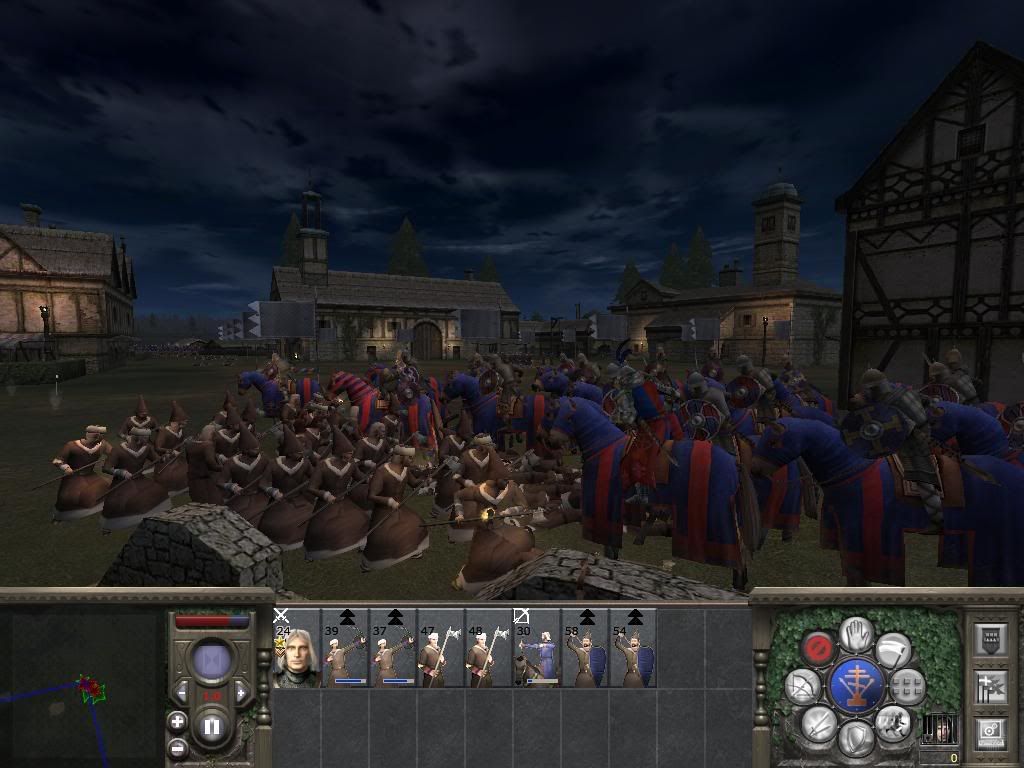This screenshot has height=768, width=1024.
Task: Toggle the run horse button
Action: coord(893,722)
